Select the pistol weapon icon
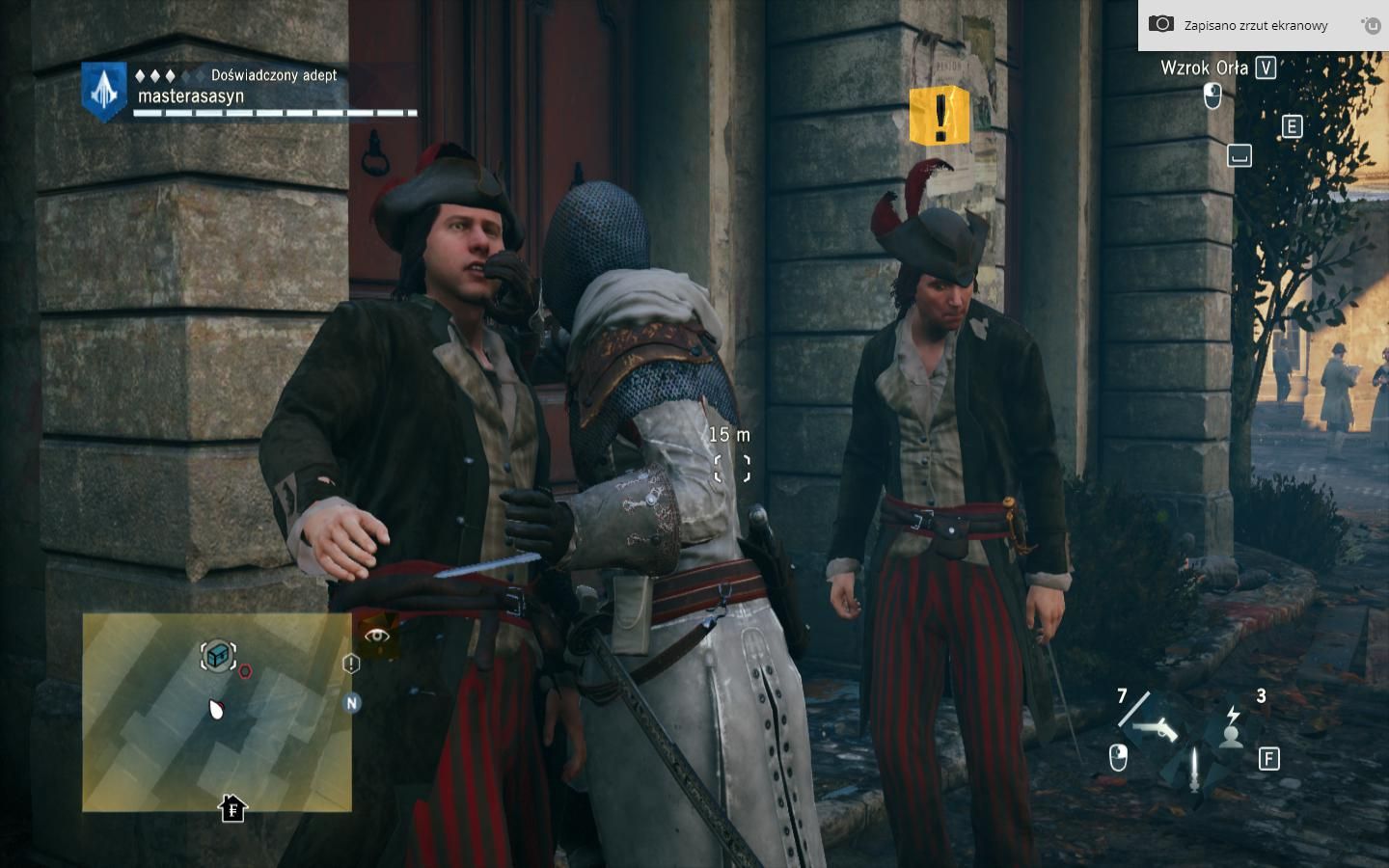This screenshot has height=868, width=1389. click(x=1157, y=728)
